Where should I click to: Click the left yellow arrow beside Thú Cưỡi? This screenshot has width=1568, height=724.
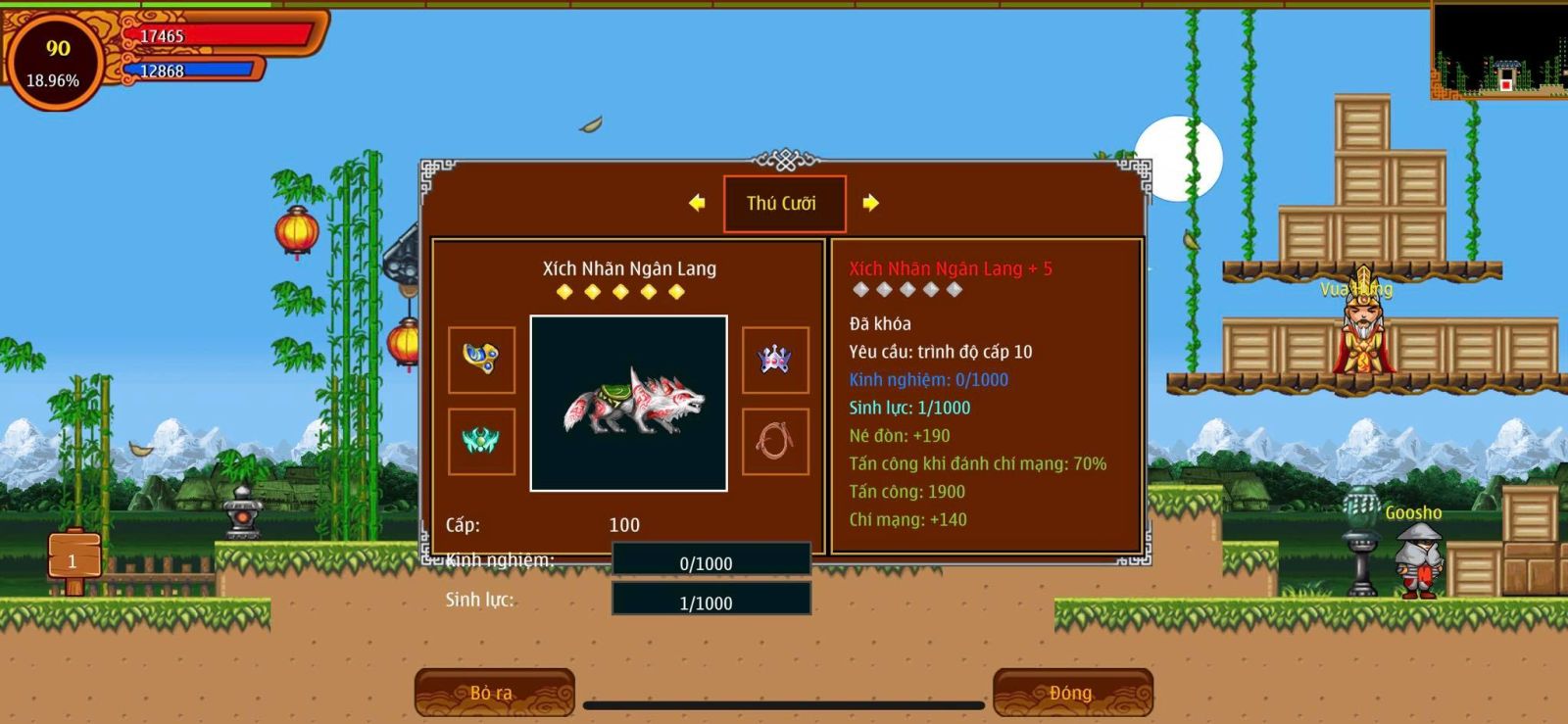(x=697, y=203)
